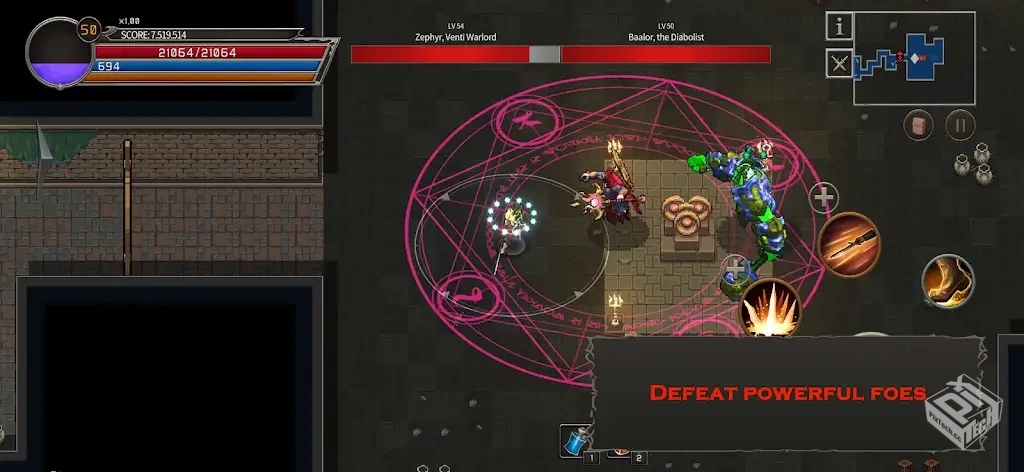Pause the game
Viewport: 1024px width, 472px height.
coord(960,125)
